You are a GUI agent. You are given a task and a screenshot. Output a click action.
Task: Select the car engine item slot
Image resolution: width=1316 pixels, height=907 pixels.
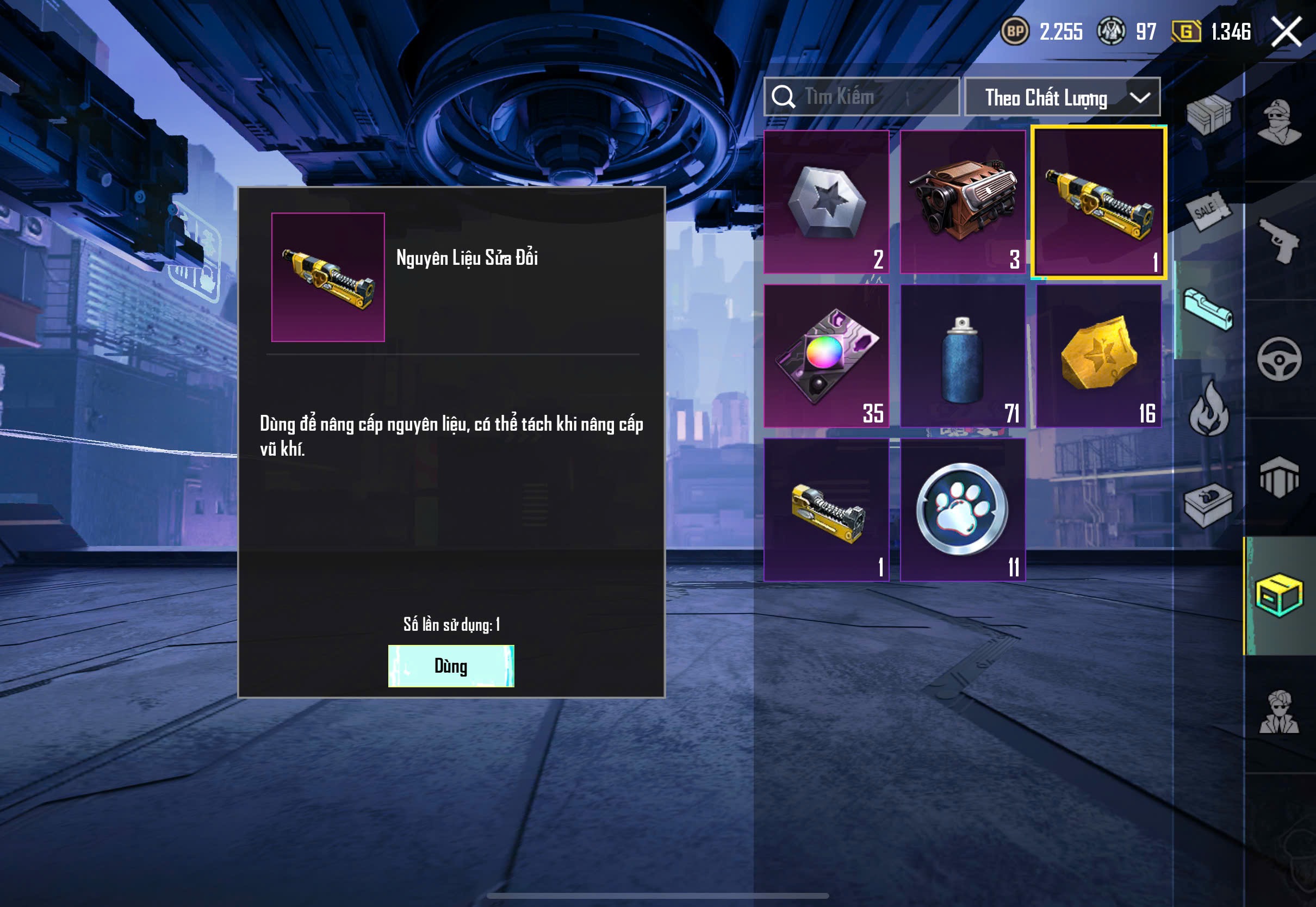pos(963,202)
